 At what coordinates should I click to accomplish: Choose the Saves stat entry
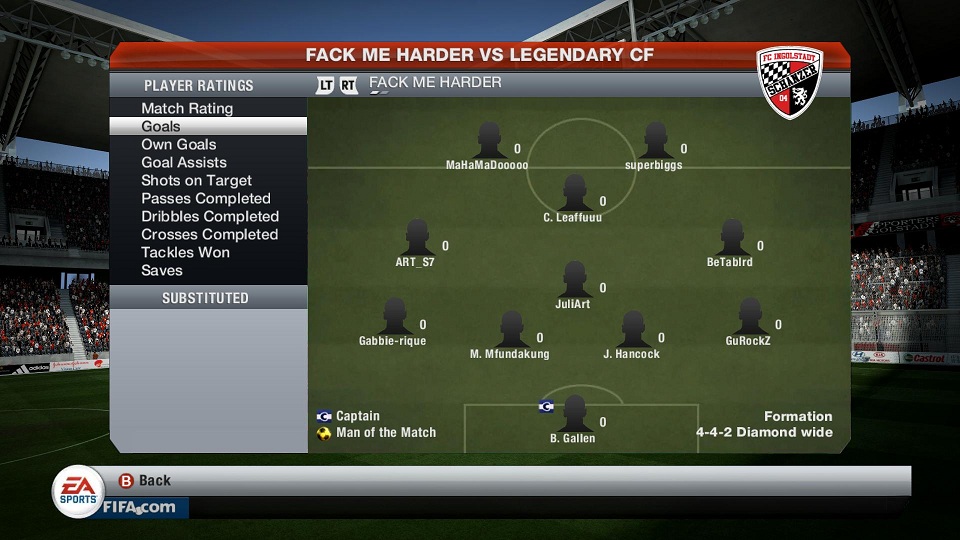coord(162,270)
